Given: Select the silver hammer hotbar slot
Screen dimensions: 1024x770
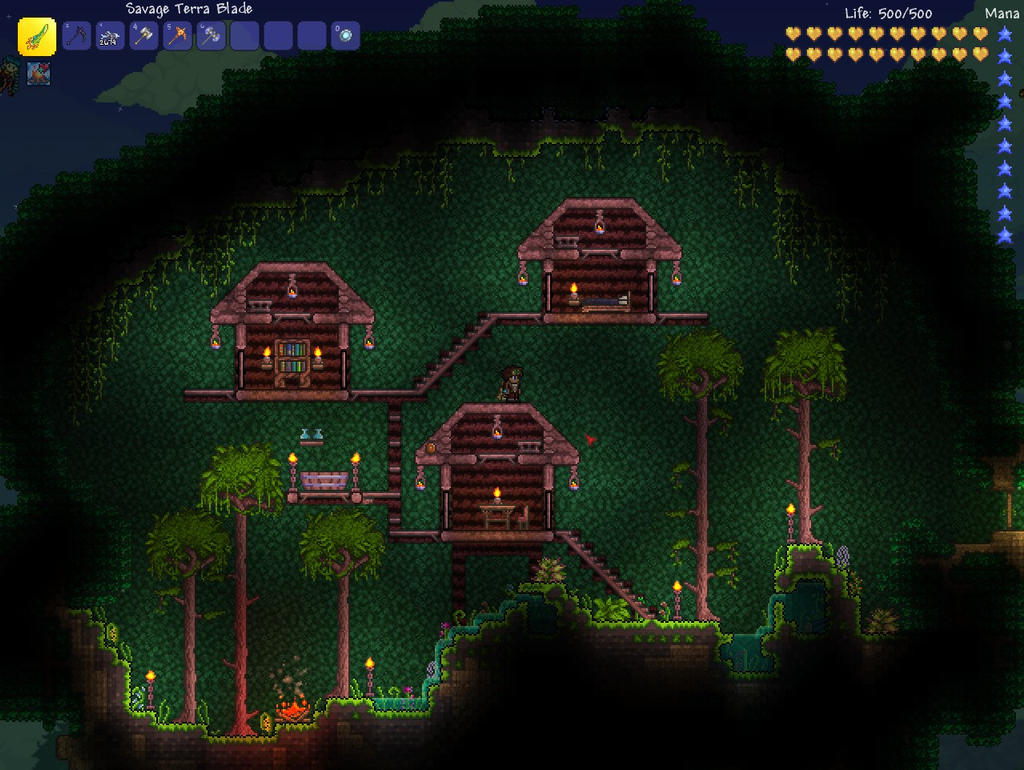Looking at the screenshot, I should (x=144, y=36).
